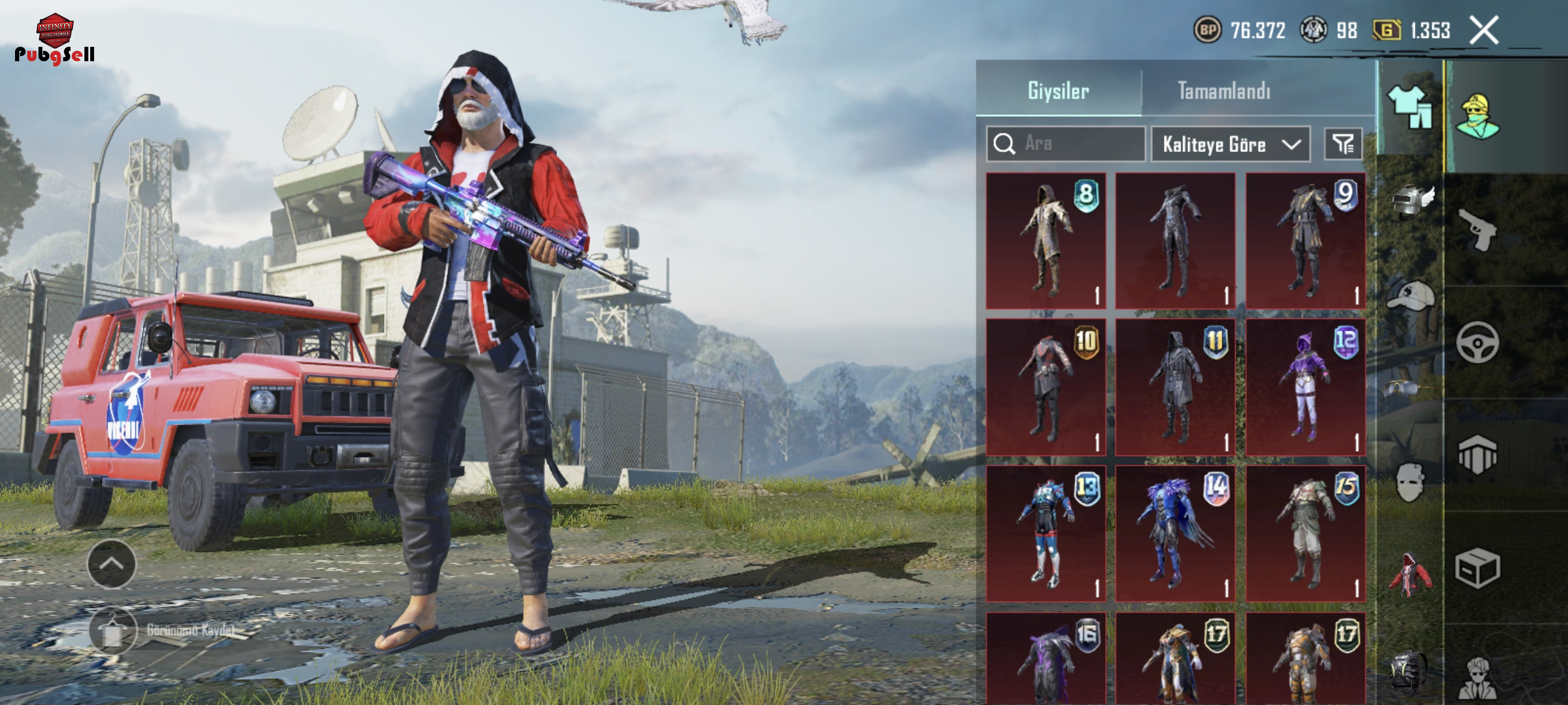Open the filter options button
This screenshot has height=705, width=1568.
click(1343, 144)
